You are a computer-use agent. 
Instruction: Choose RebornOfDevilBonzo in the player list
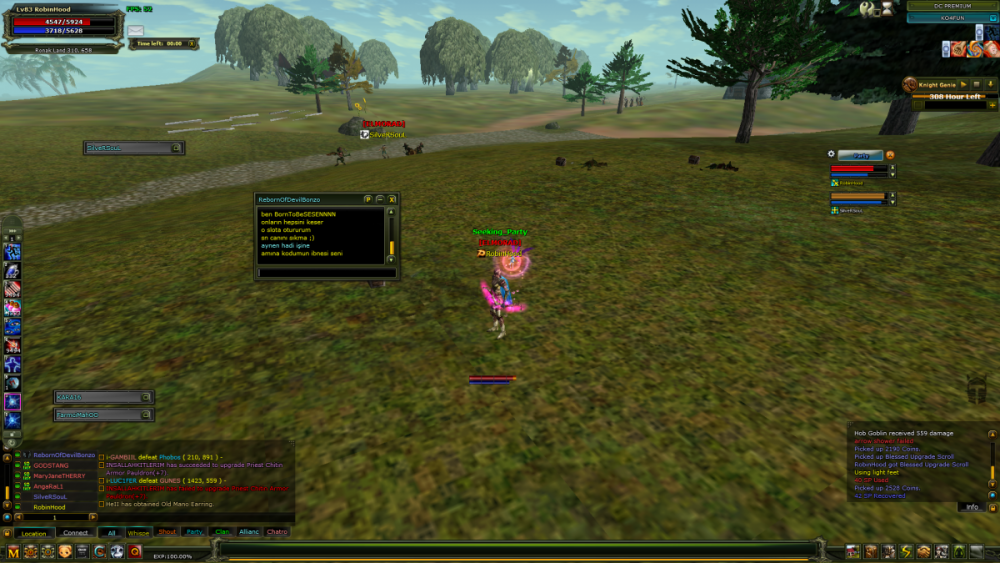(63, 455)
